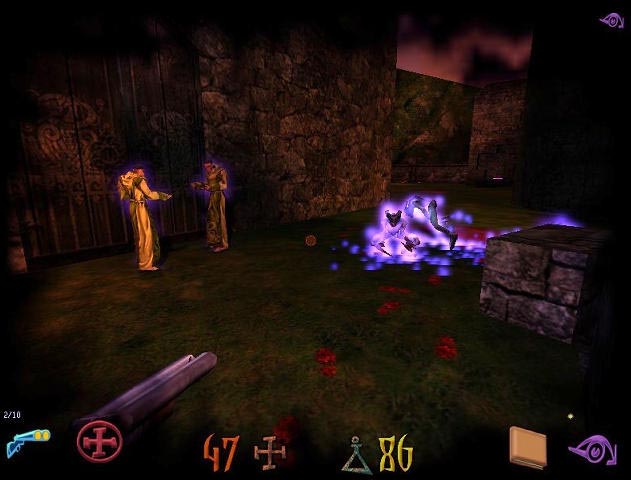Click the red cross amulet icon
Image resolution: width=631 pixels, height=480 pixels.
pyautogui.click(x=99, y=441)
